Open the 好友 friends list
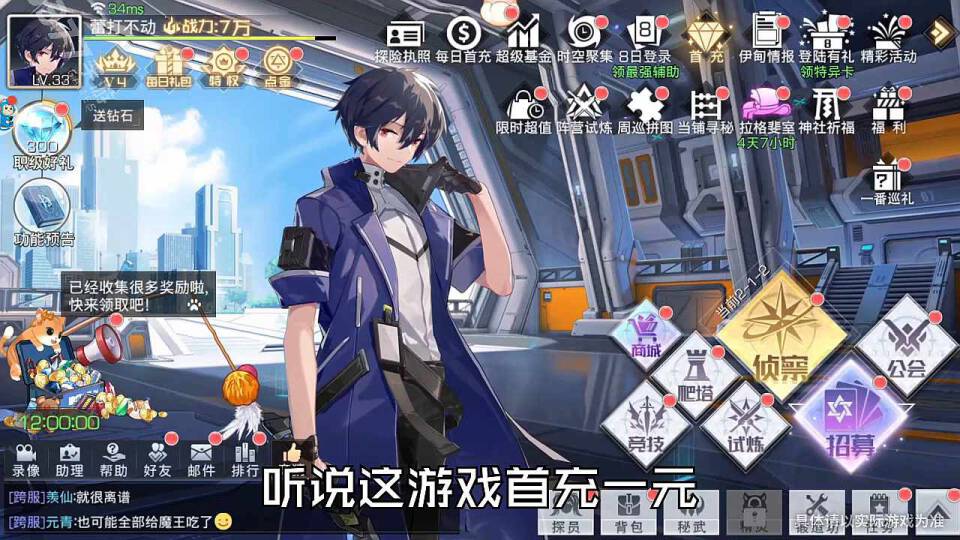This screenshot has width=960, height=540. [x=158, y=458]
